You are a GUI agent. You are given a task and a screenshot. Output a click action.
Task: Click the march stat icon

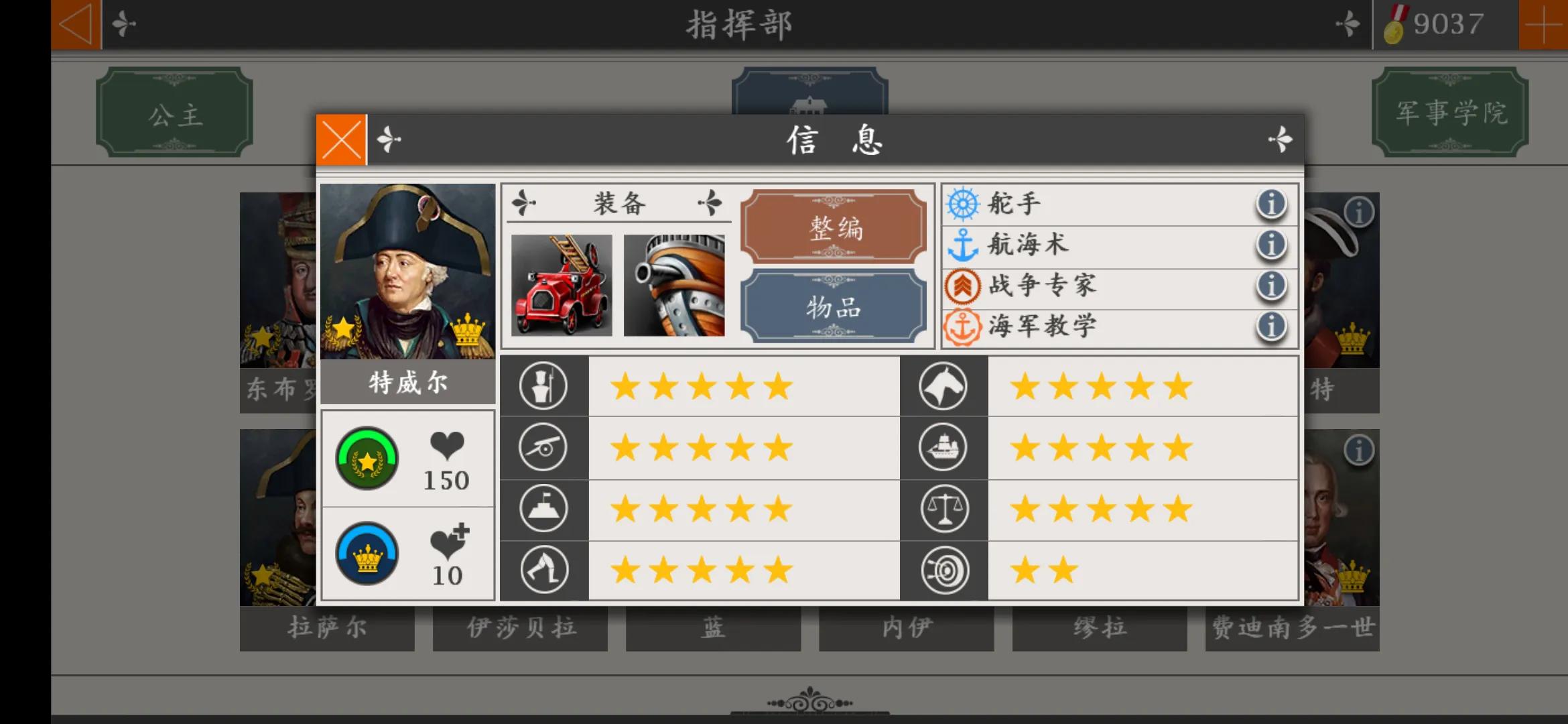(543, 568)
